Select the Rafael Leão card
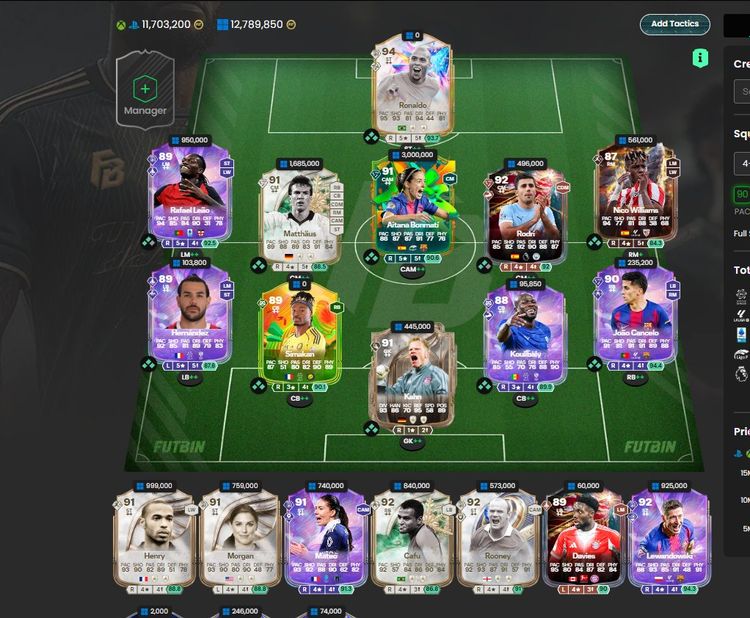The width and height of the screenshot is (750, 618). point(190,194)
